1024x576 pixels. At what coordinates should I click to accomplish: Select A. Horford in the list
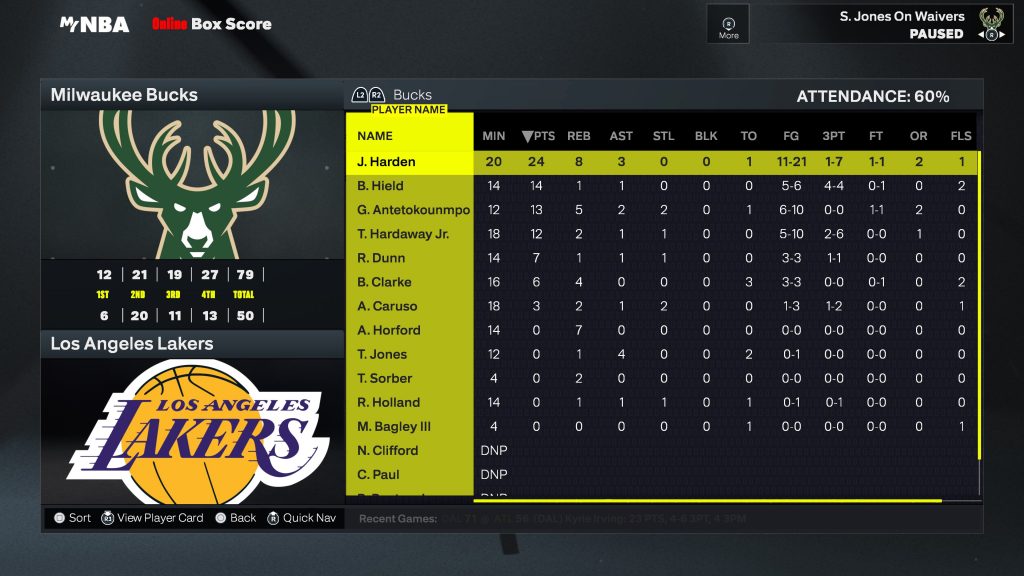389,330
